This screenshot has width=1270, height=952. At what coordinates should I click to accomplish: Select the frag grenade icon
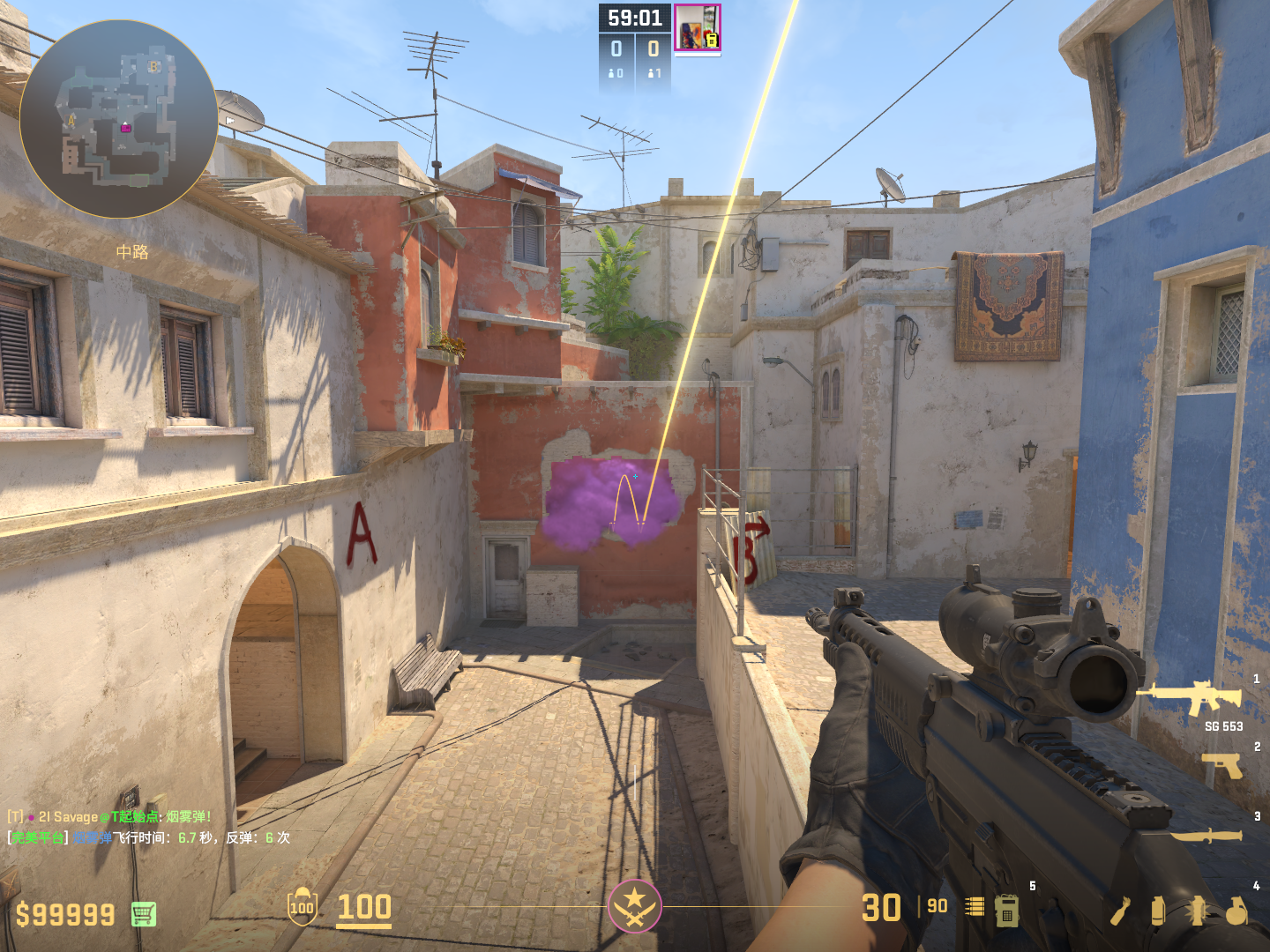1236,911
